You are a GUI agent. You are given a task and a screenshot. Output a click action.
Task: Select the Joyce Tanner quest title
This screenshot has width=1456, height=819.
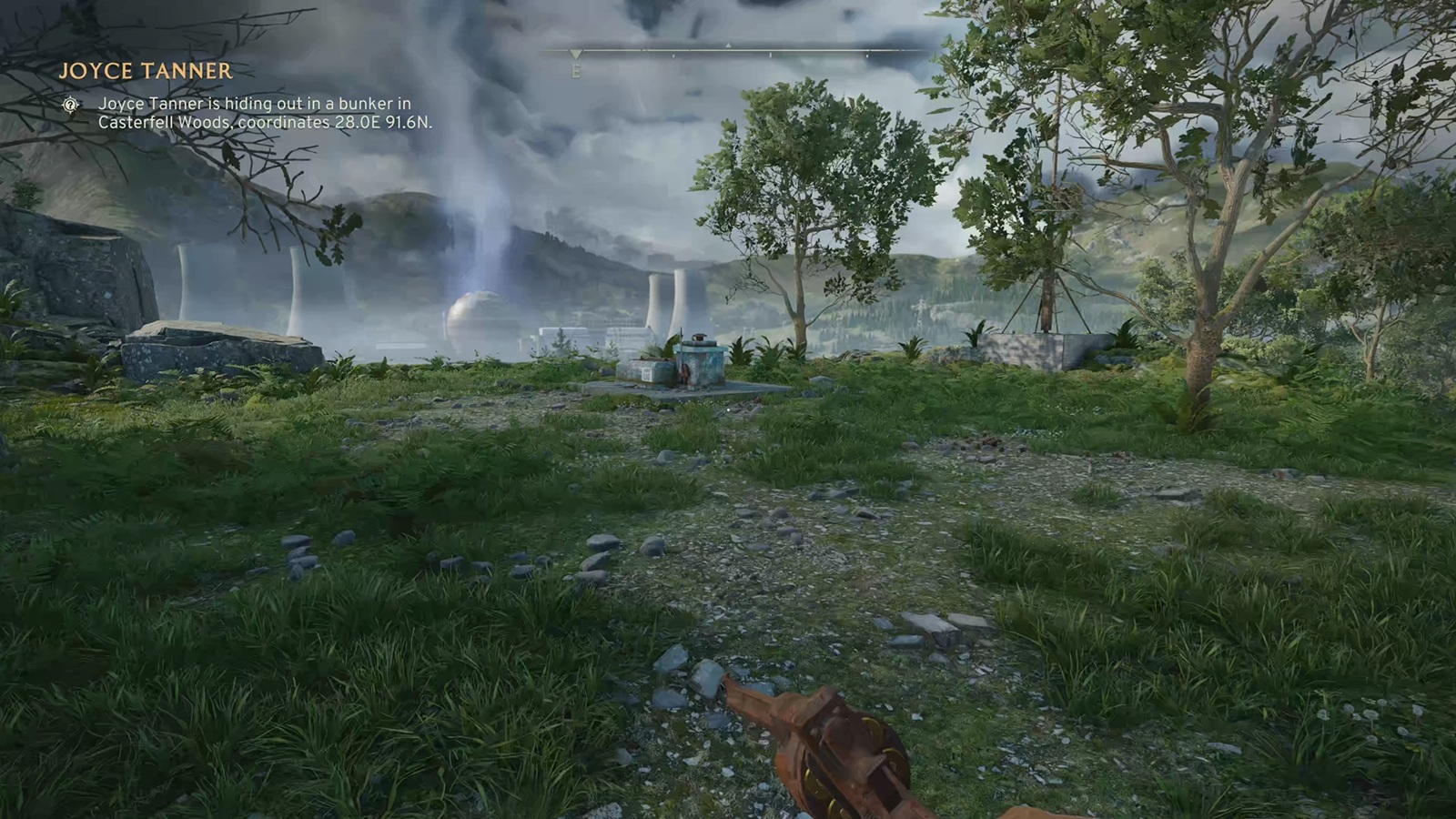click(146, 71)
